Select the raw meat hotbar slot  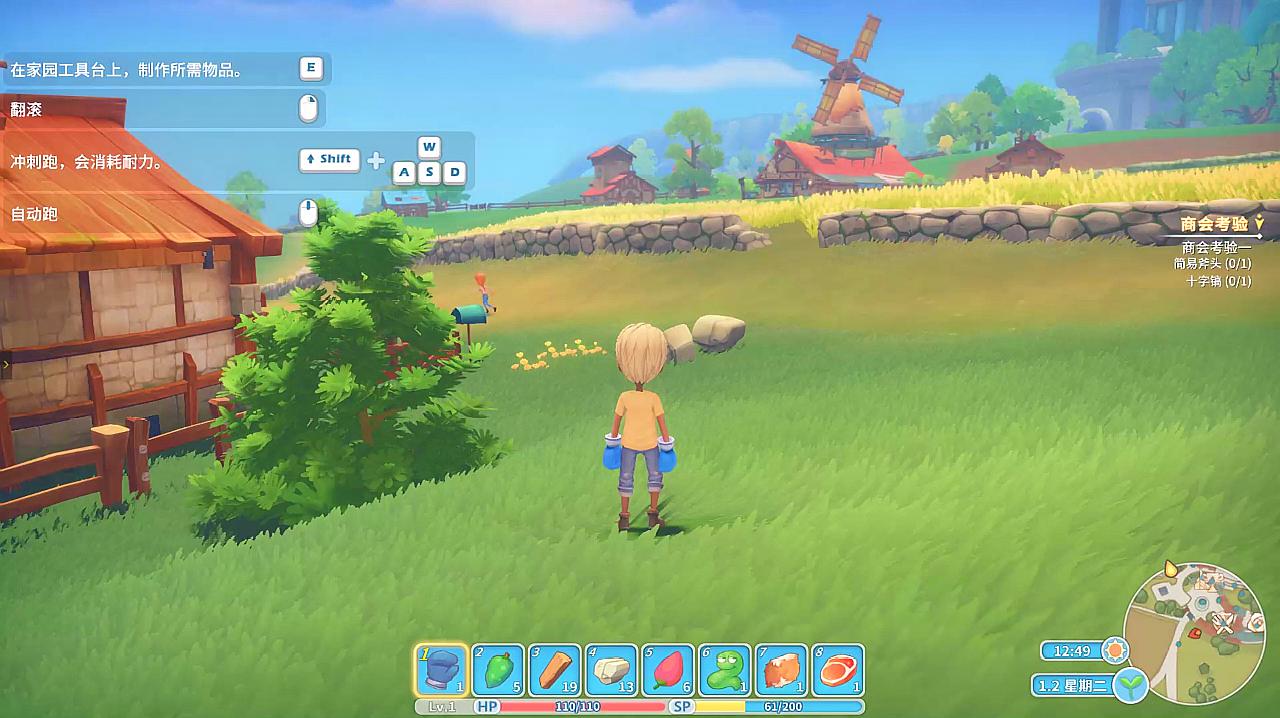[838, 669]
